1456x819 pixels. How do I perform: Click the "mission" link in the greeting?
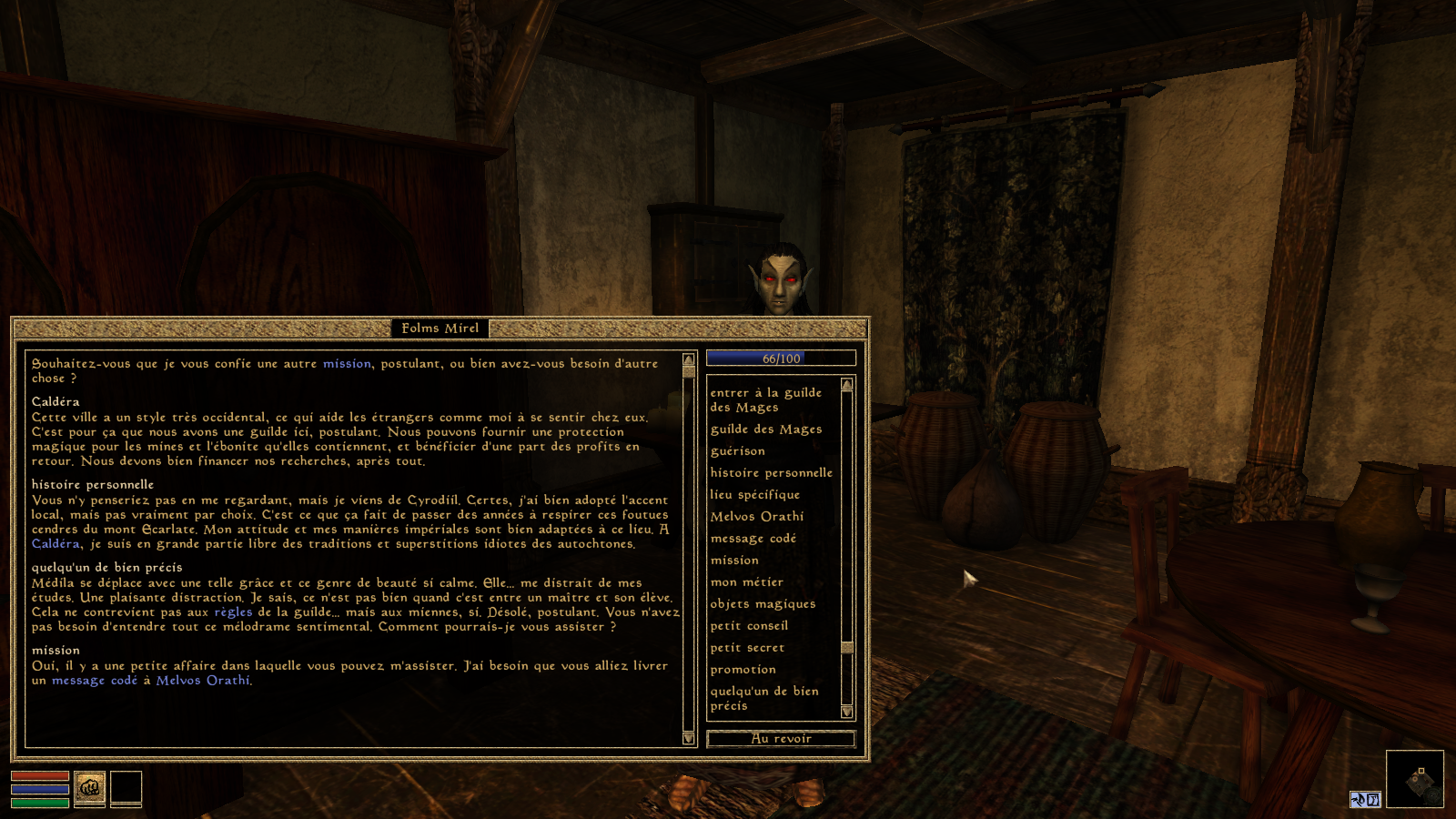(x=347, y=364)
